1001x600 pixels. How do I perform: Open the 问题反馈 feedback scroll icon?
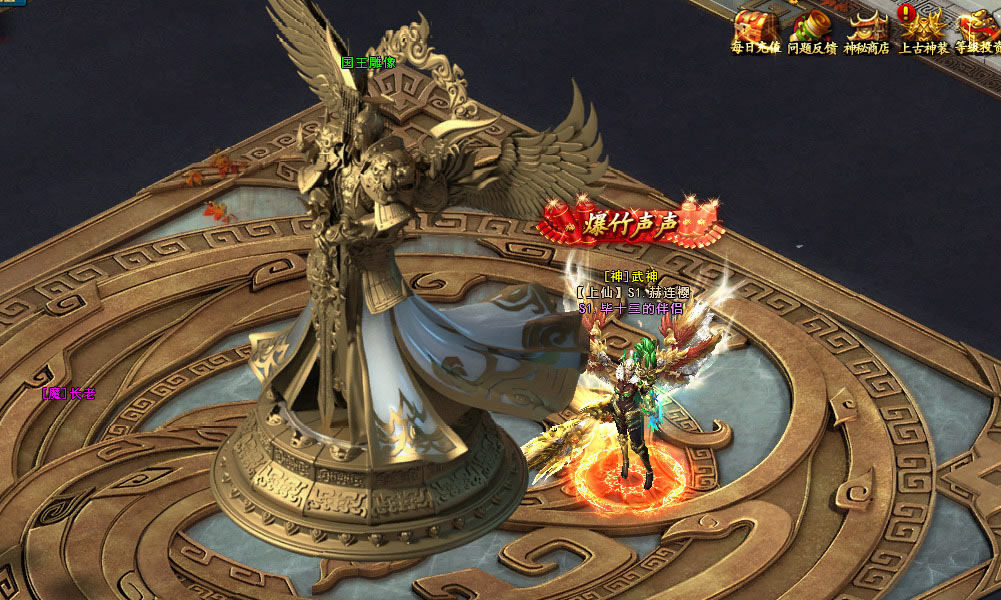[x=811, y=27]
